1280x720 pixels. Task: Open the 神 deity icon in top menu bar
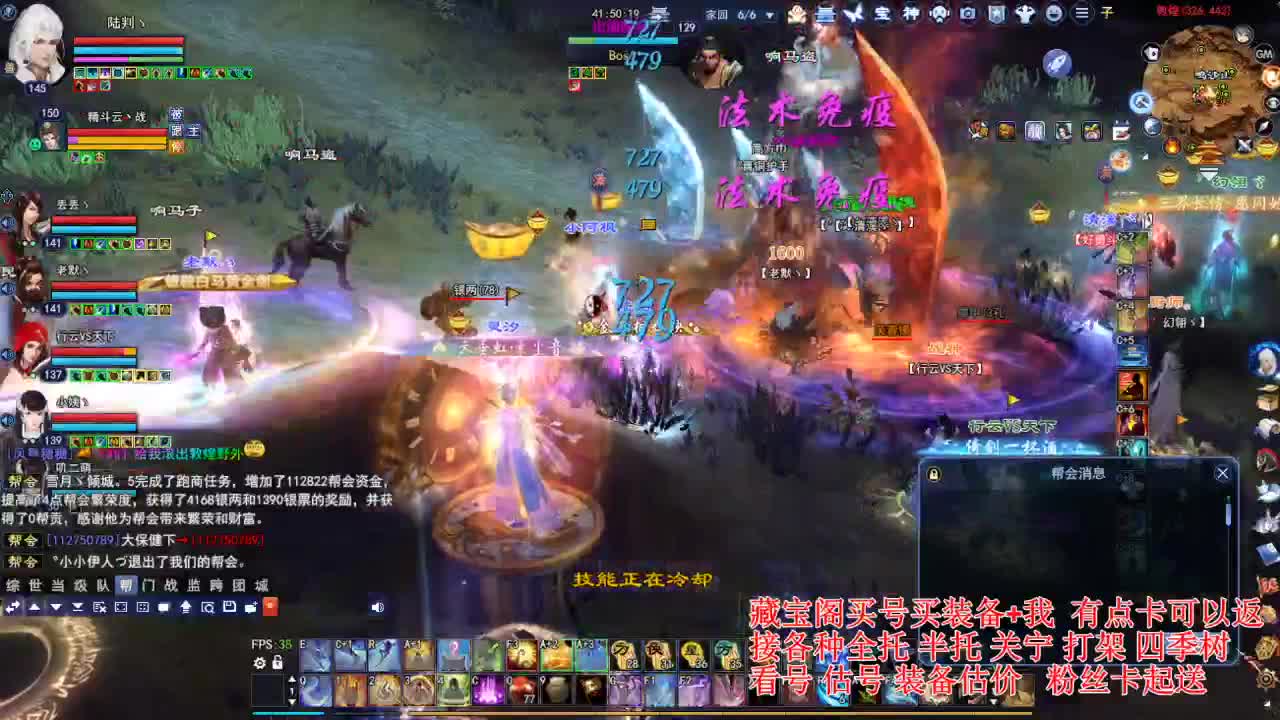(911, 13)
